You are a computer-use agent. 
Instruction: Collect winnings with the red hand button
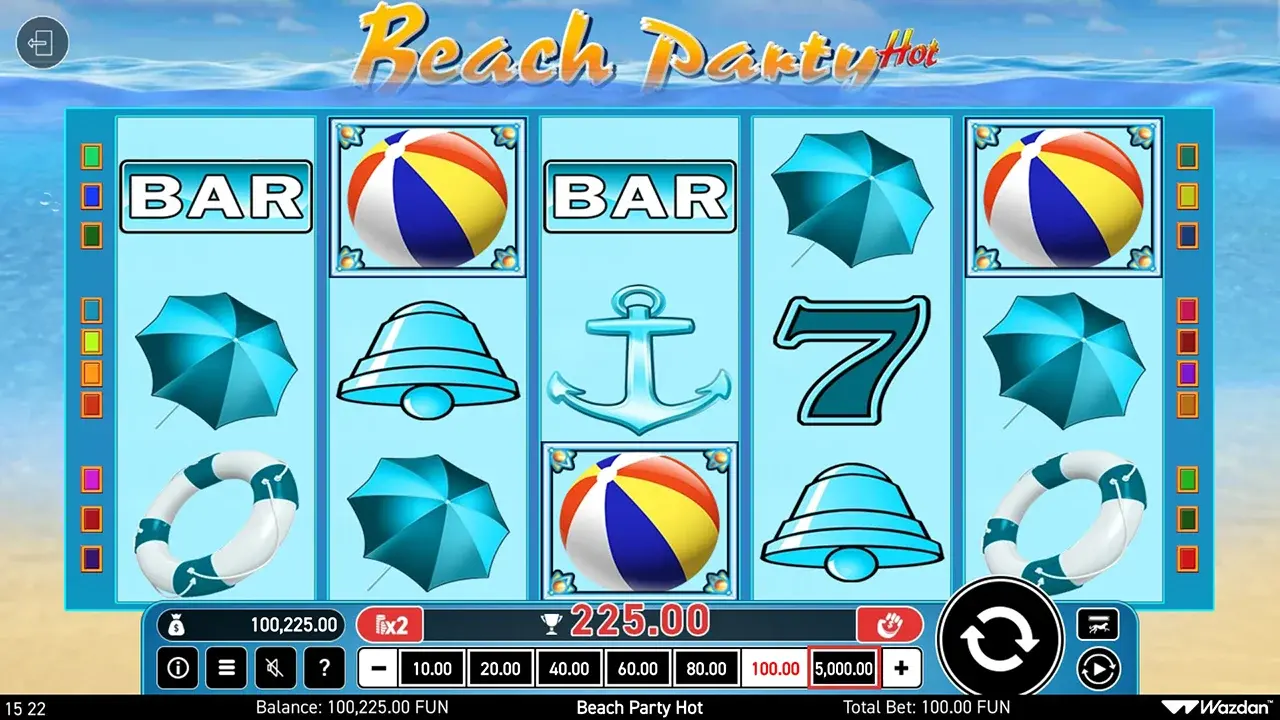[889, 626]
